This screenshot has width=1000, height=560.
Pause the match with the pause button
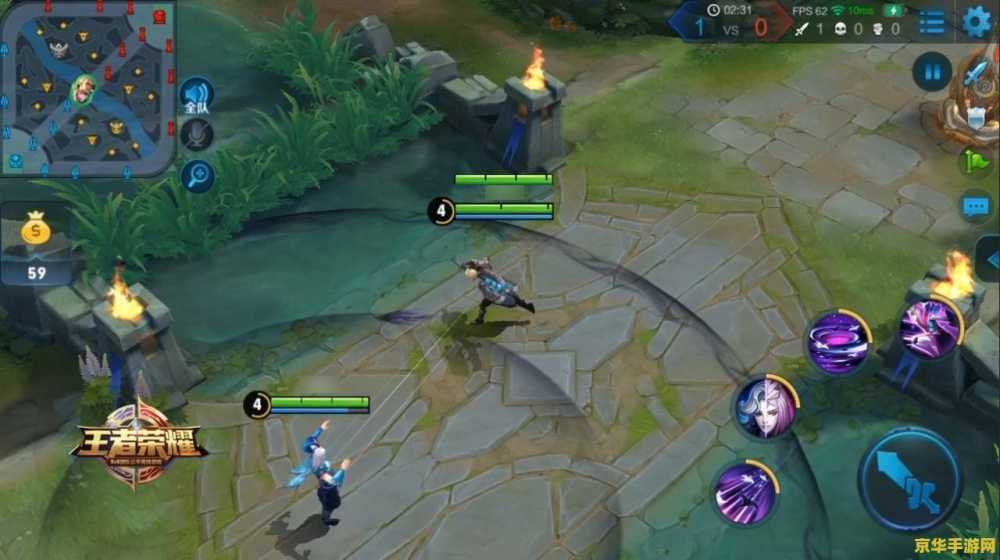tap(932, 72)
